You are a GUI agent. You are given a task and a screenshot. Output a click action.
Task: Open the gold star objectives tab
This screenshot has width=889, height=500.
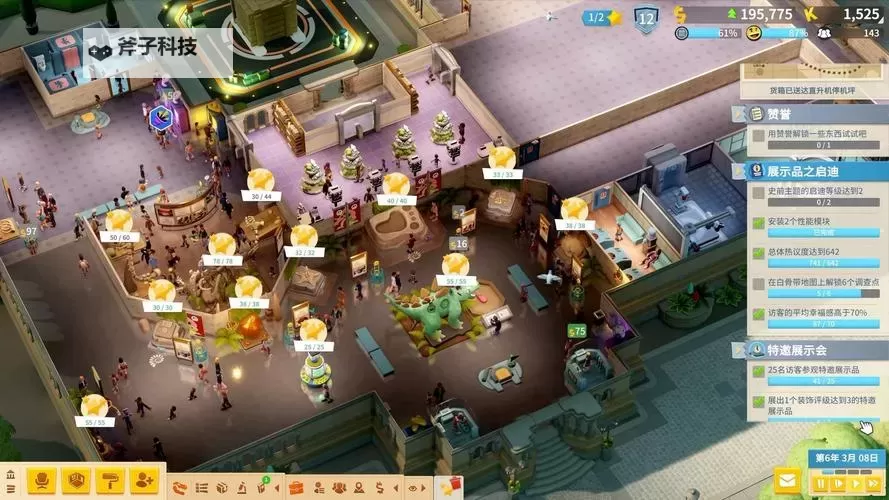point(447,488)
